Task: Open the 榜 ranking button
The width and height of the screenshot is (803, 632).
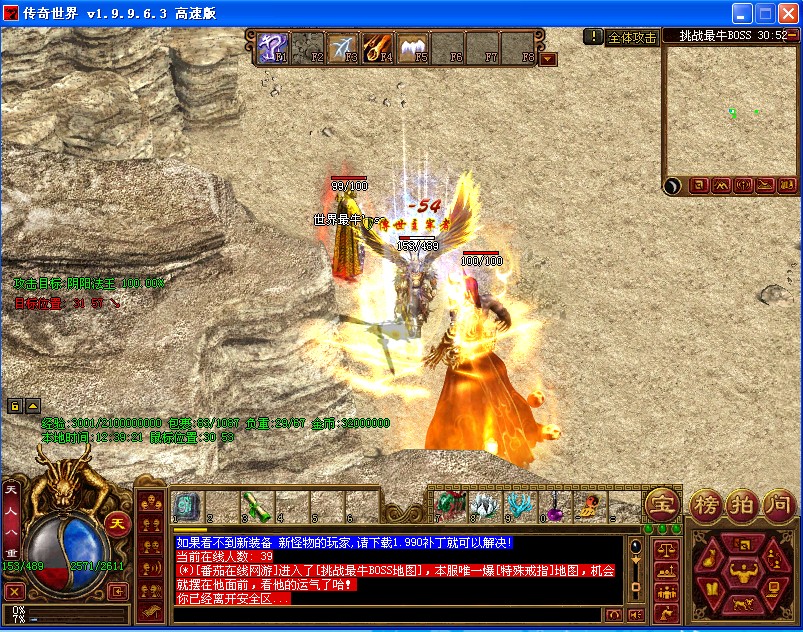Action: pos(707,503)
